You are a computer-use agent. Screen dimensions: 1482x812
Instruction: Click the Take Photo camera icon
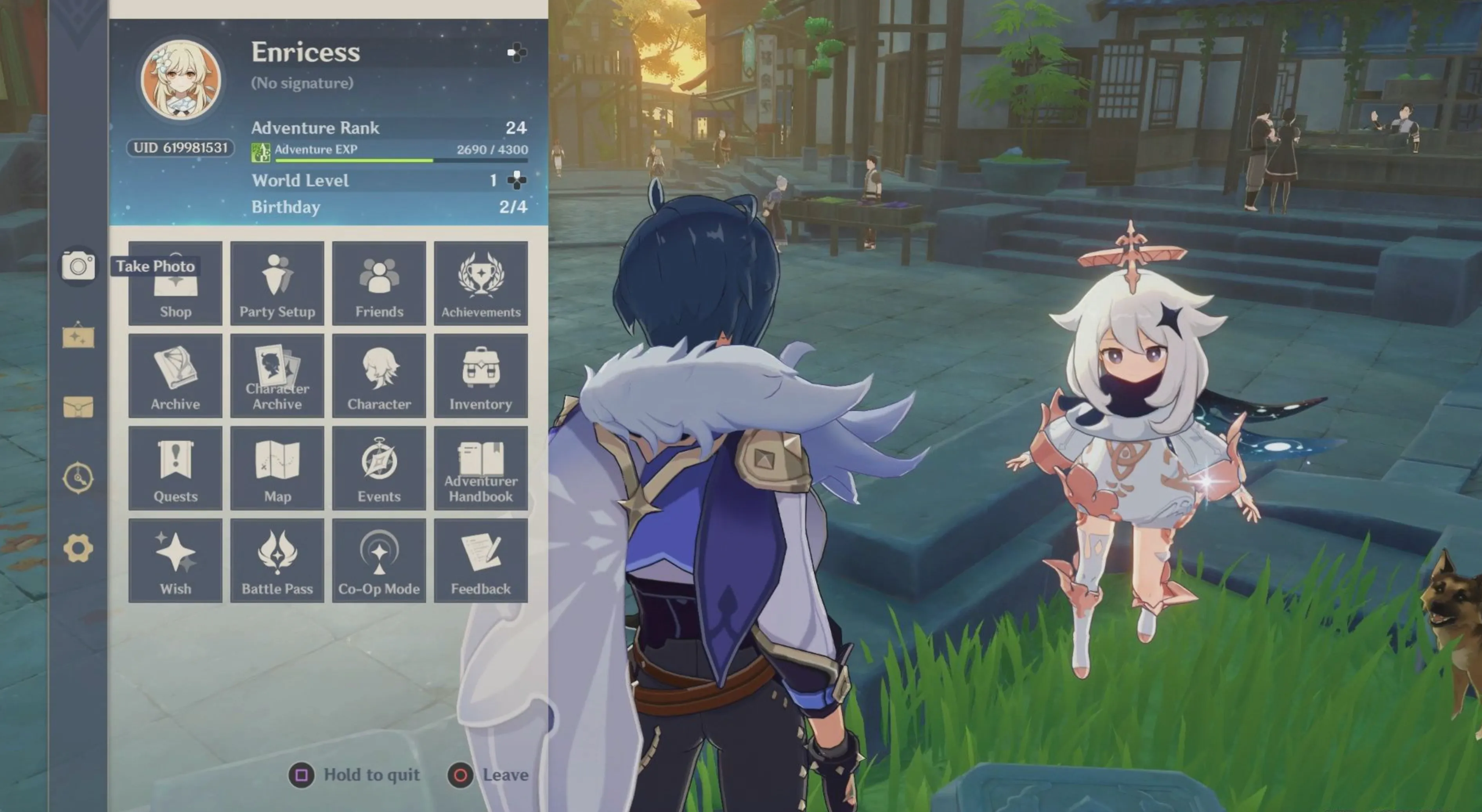point(78,266)
